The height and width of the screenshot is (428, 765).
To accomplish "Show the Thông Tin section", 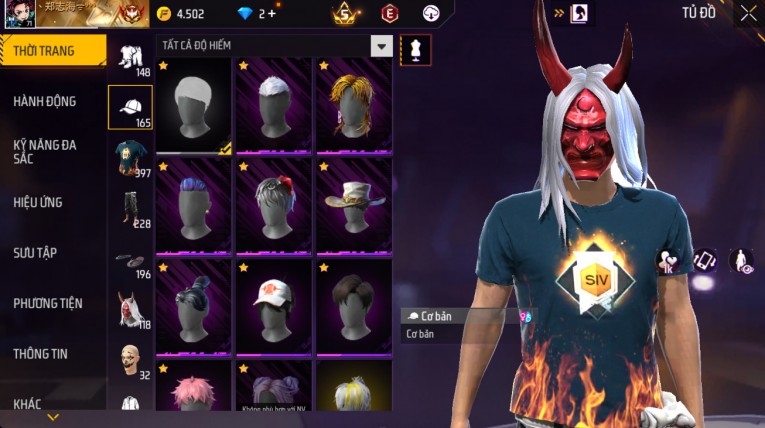I will coord(41,353).
